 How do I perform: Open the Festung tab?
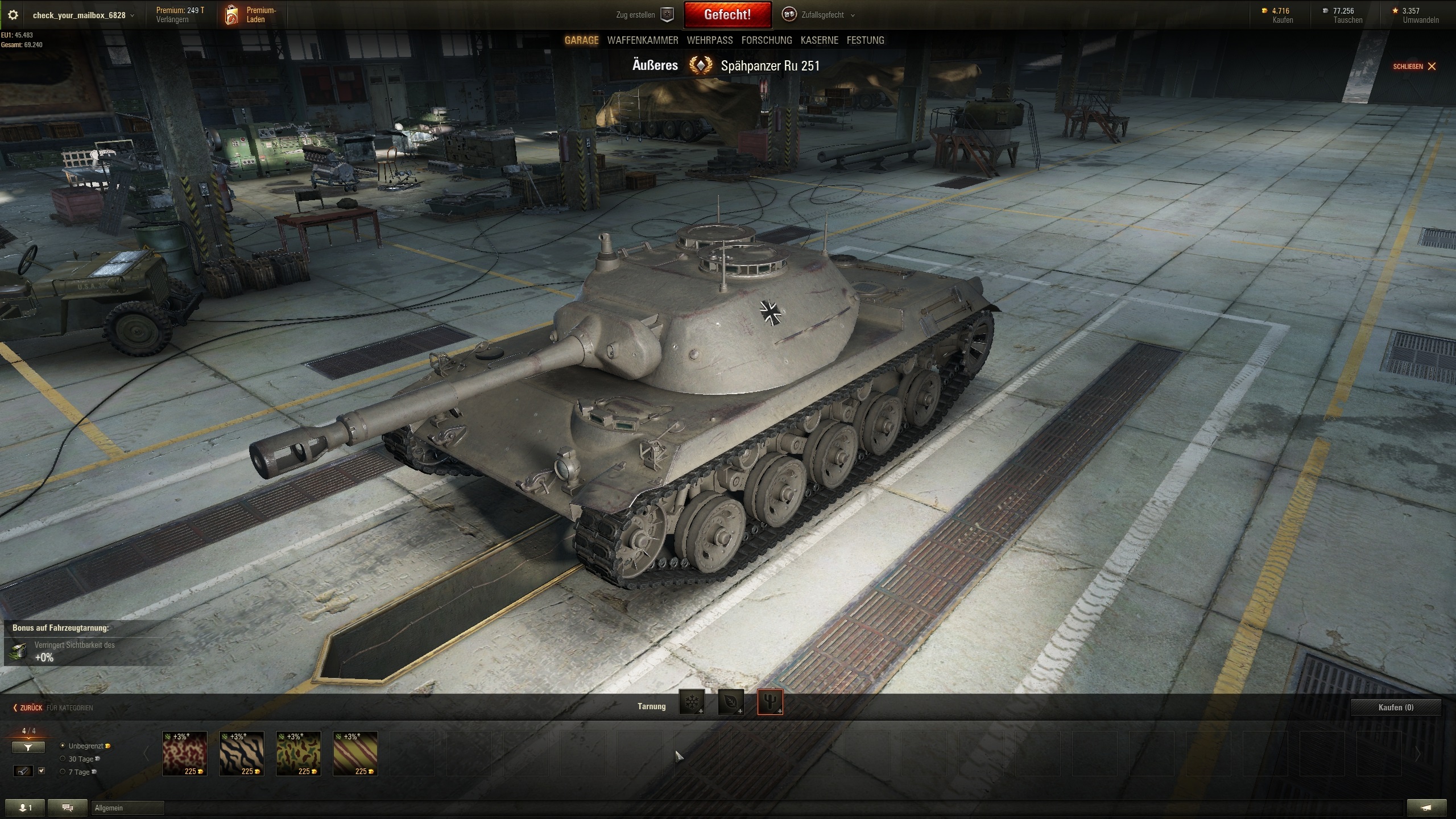[x=865, y=40]
